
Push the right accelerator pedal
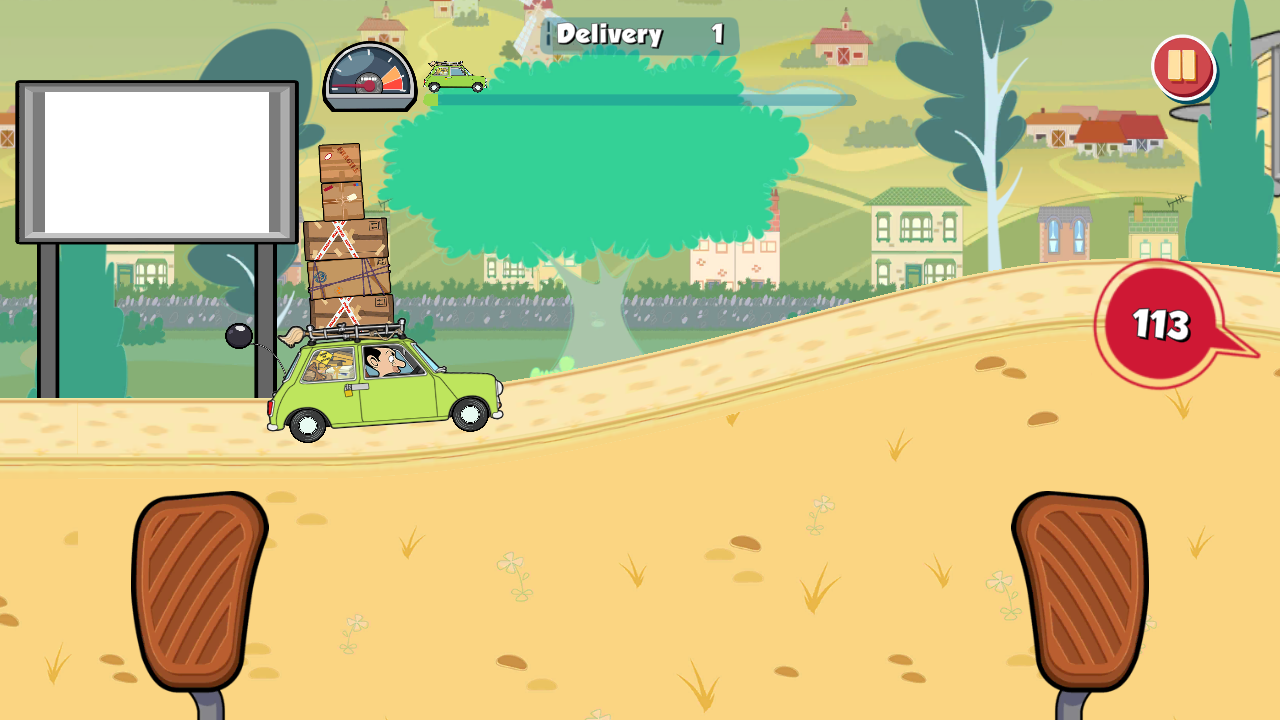pos(1080,590)
